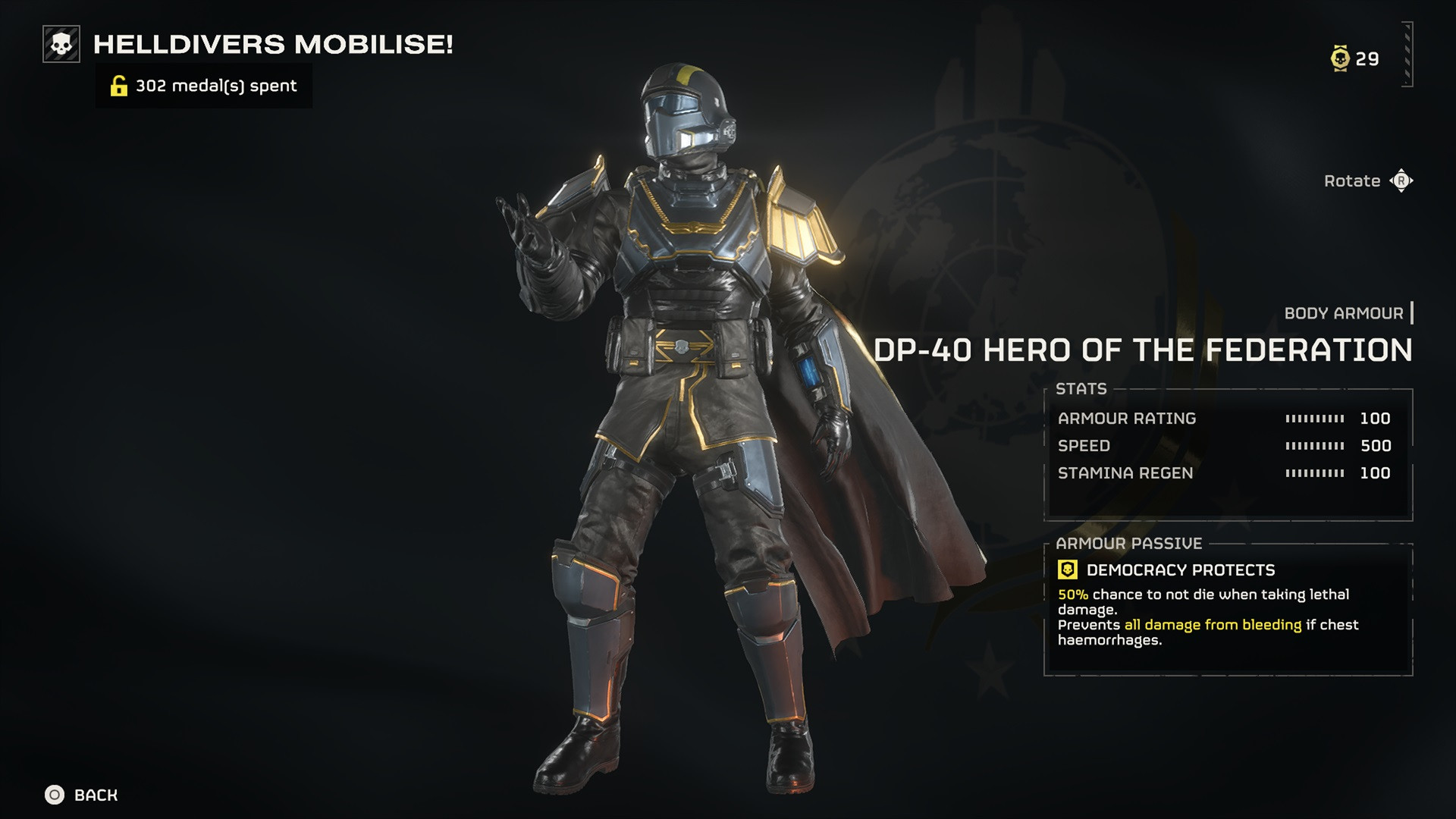
Task: Click the Helldivers Mobilise skull emblem
Action: [61, 44]
